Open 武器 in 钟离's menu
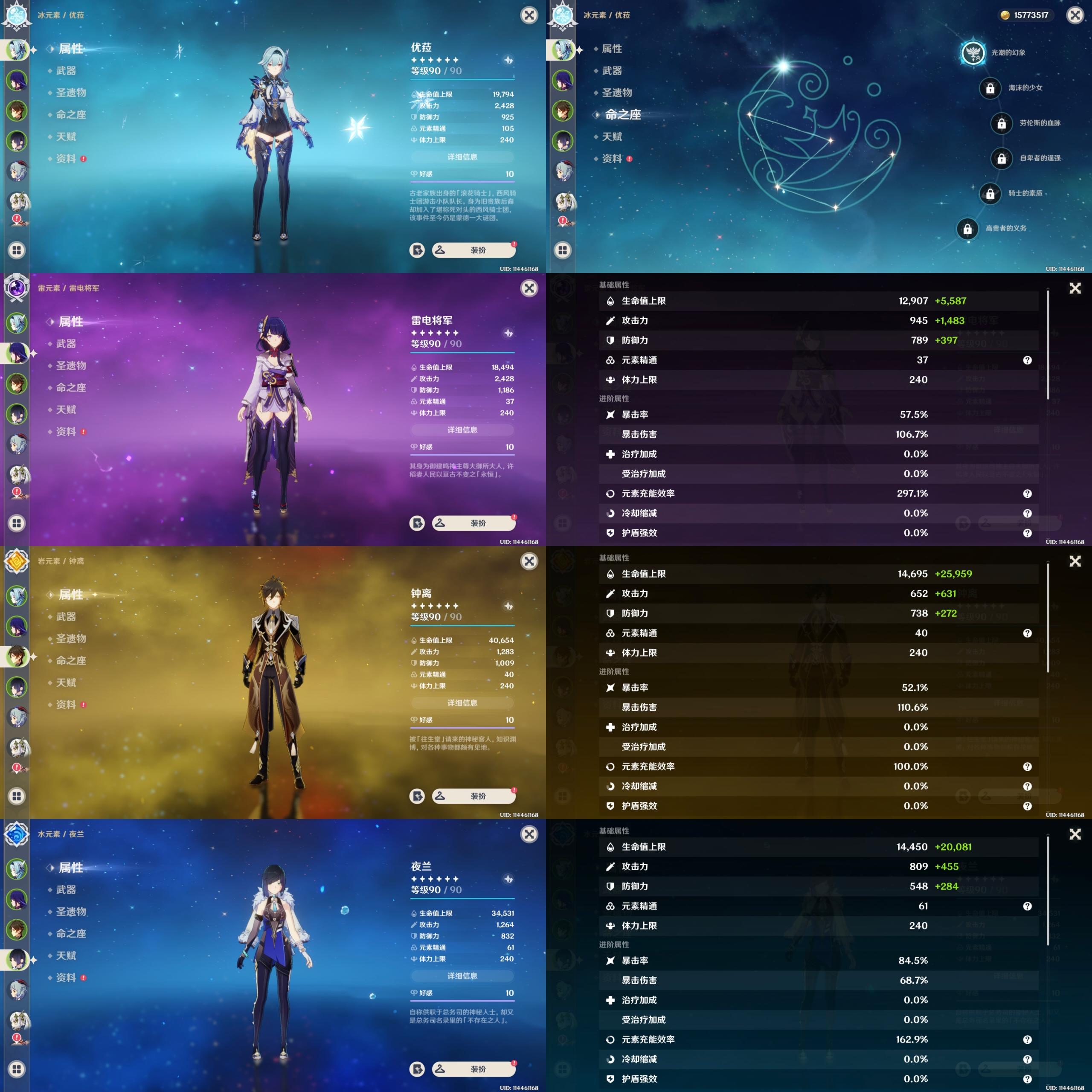Image resolution: width=1092 pixels, height=1092 pixels. [66, 617]
